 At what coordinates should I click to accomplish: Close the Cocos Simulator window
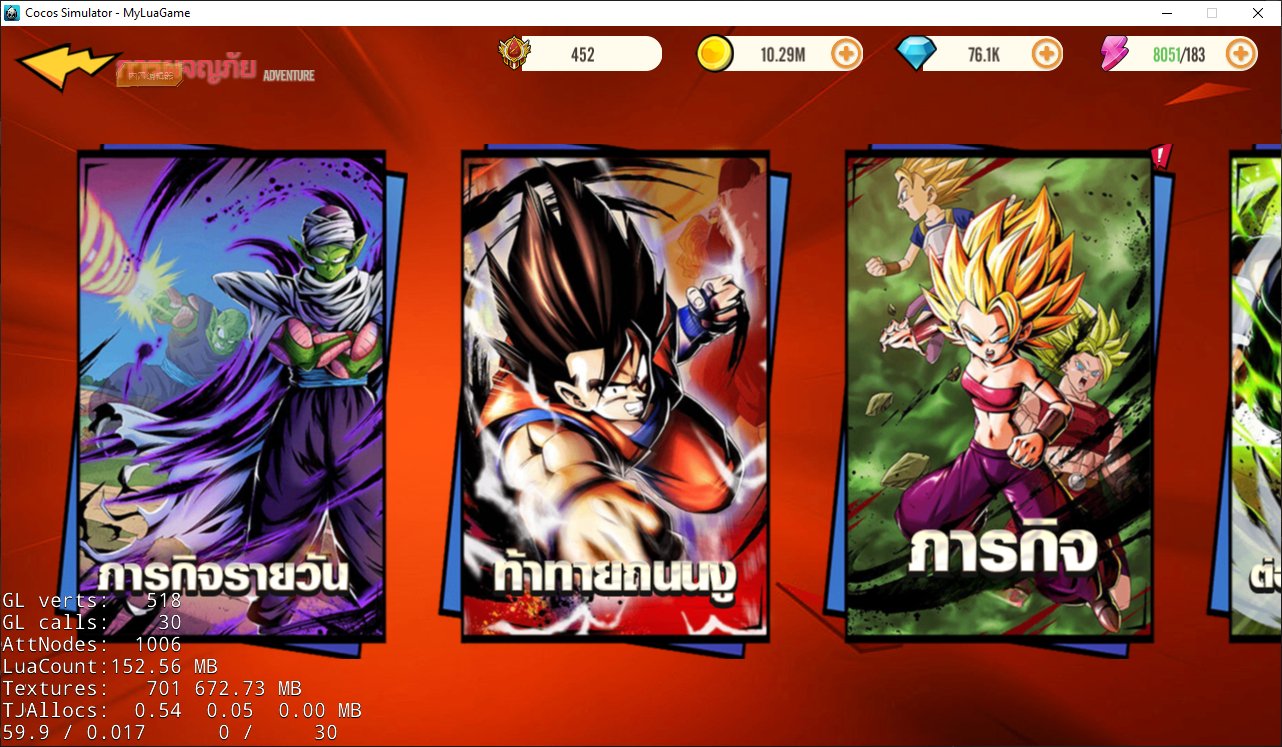pyautogui.click(x=1257, y=13)
